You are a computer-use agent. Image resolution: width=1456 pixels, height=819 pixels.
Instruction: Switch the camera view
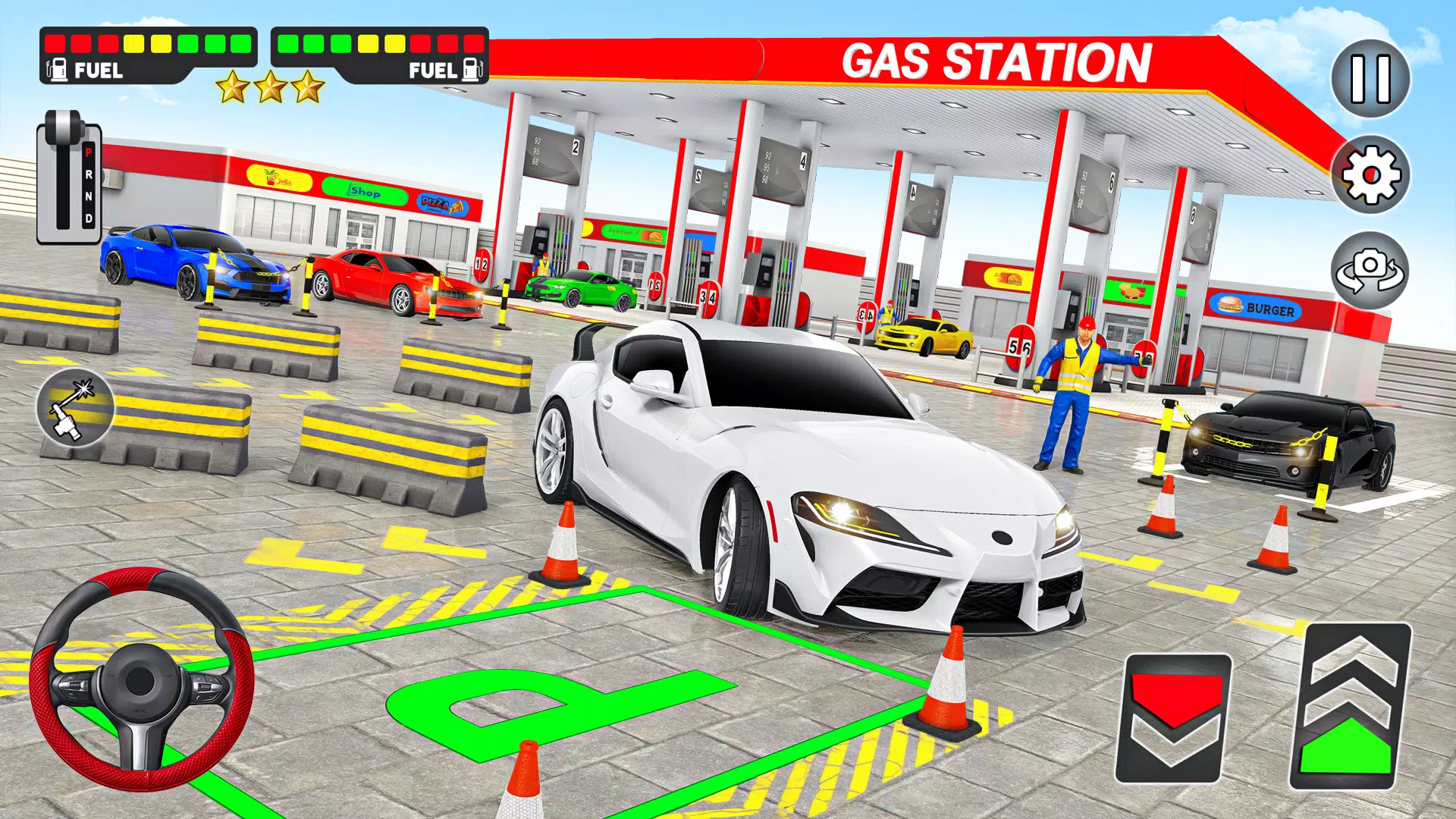click(x=1370, y=271)
